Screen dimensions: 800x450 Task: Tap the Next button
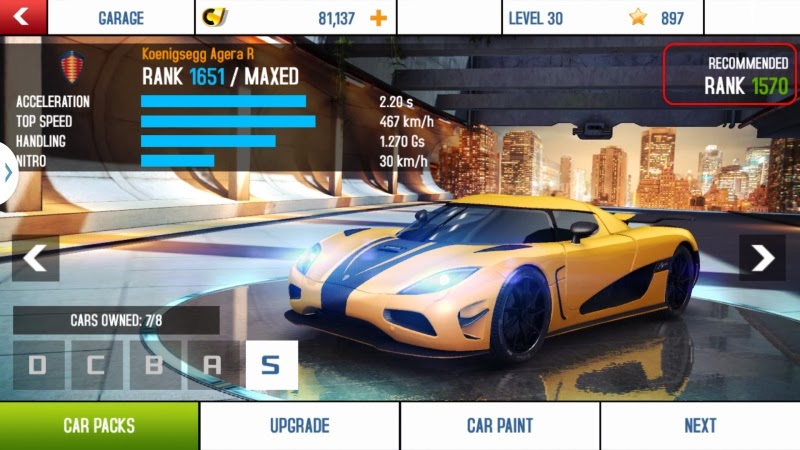[x=700, y=426]
